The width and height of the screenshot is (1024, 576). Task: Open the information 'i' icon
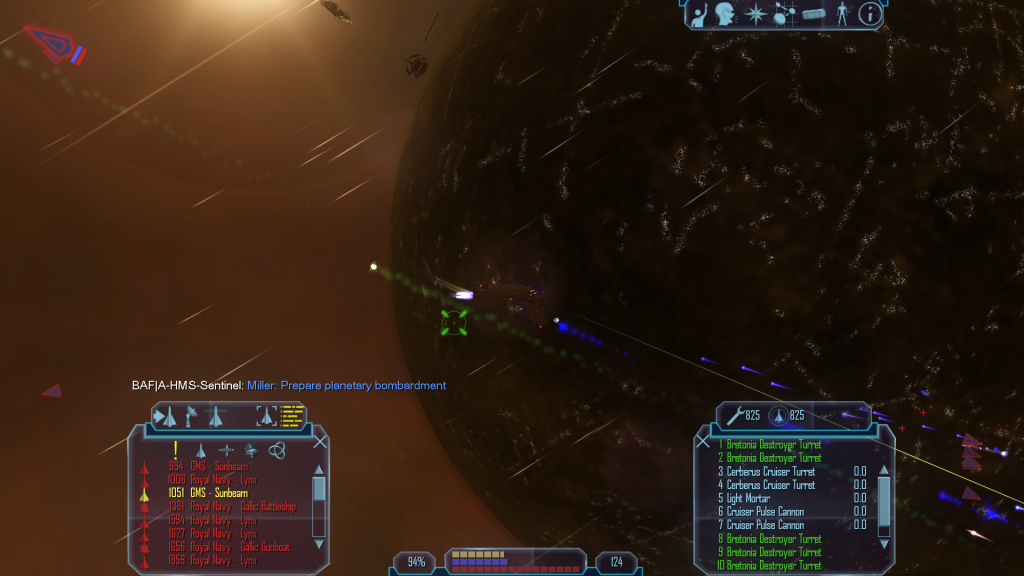[872, 14]
